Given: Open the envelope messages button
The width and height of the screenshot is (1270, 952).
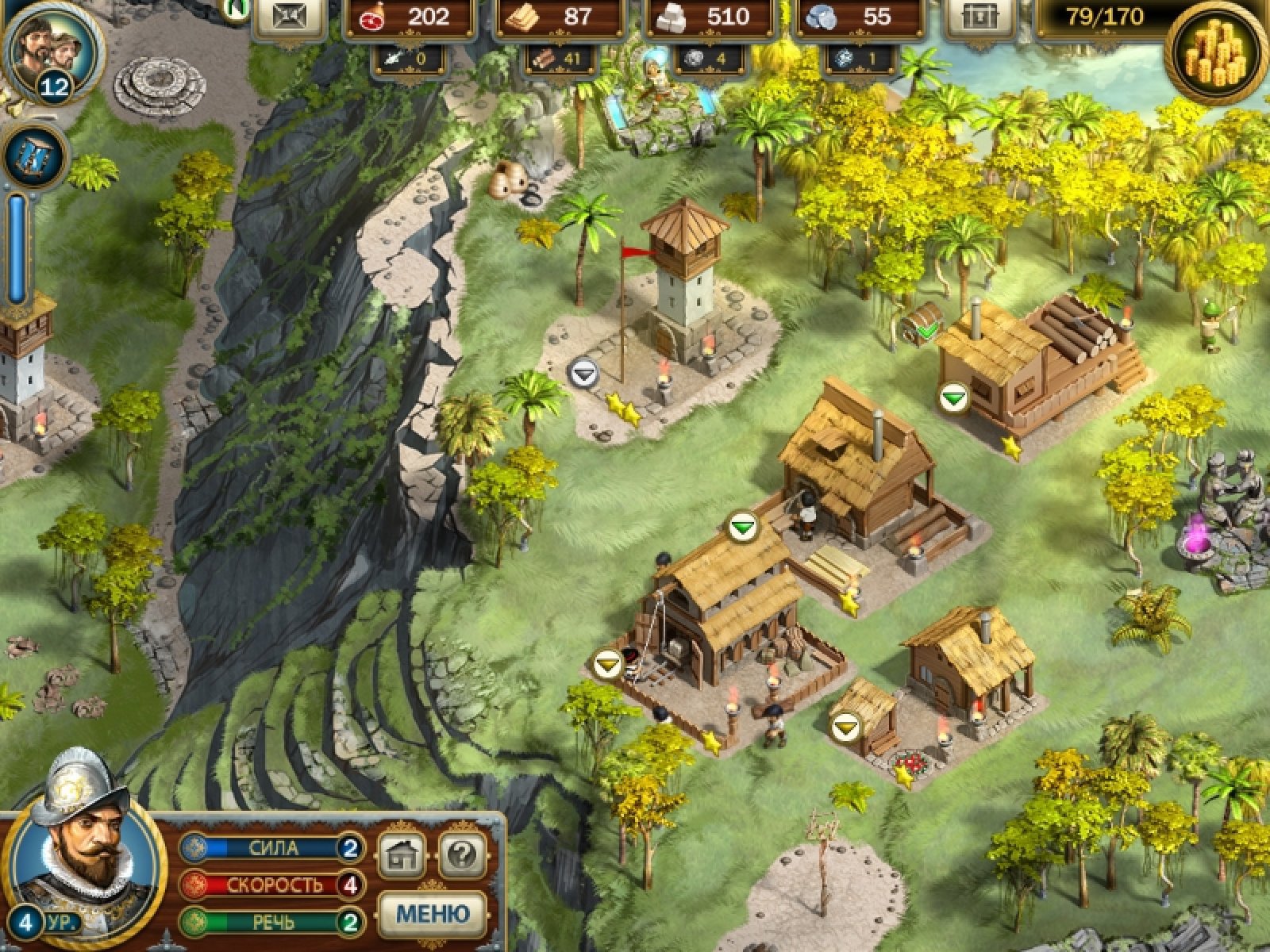Looking at the screenshot, I should pyautogui.click(x=289, y=19).
